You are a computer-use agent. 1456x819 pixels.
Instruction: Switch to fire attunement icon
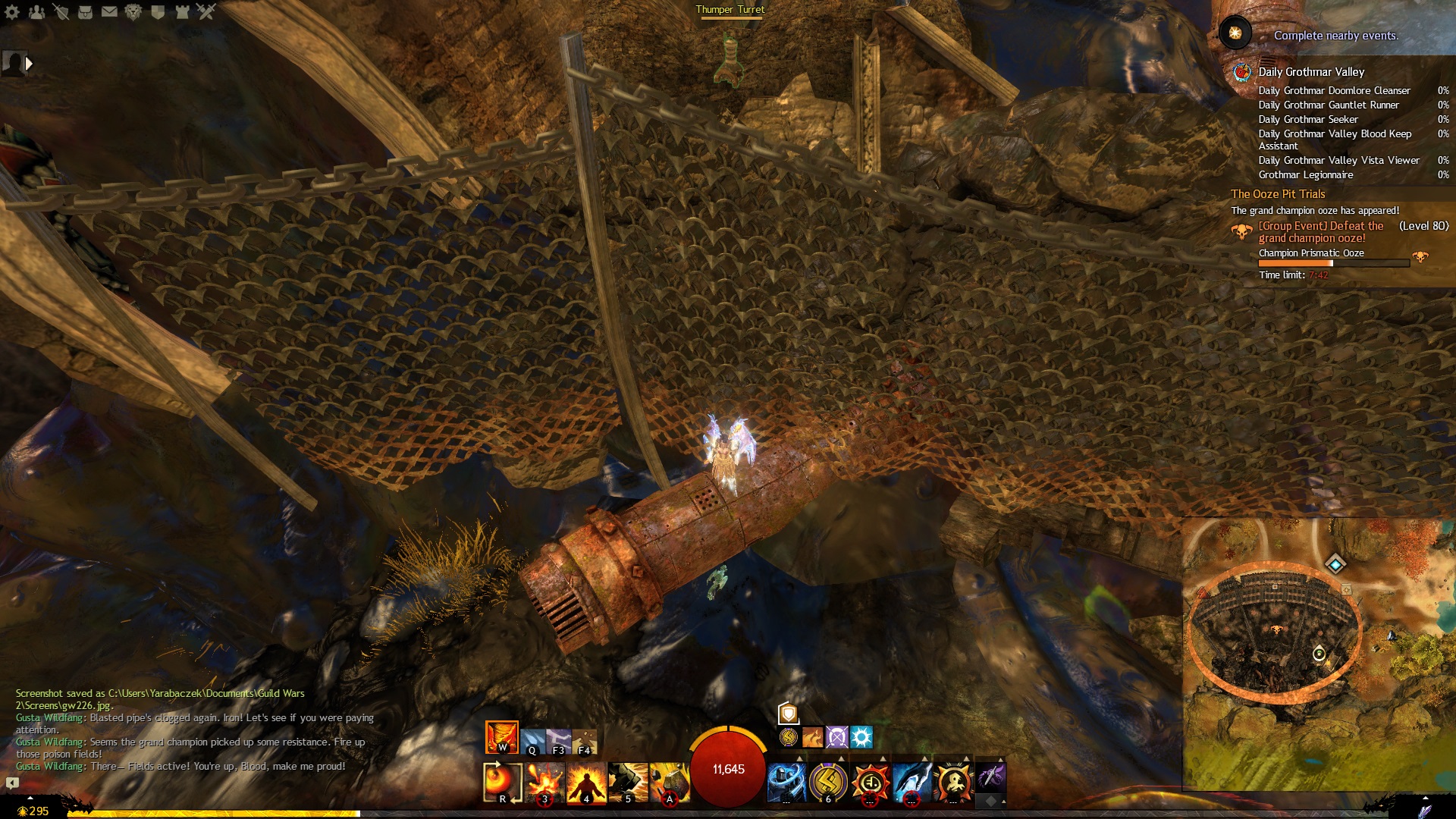tap(501, 737)
